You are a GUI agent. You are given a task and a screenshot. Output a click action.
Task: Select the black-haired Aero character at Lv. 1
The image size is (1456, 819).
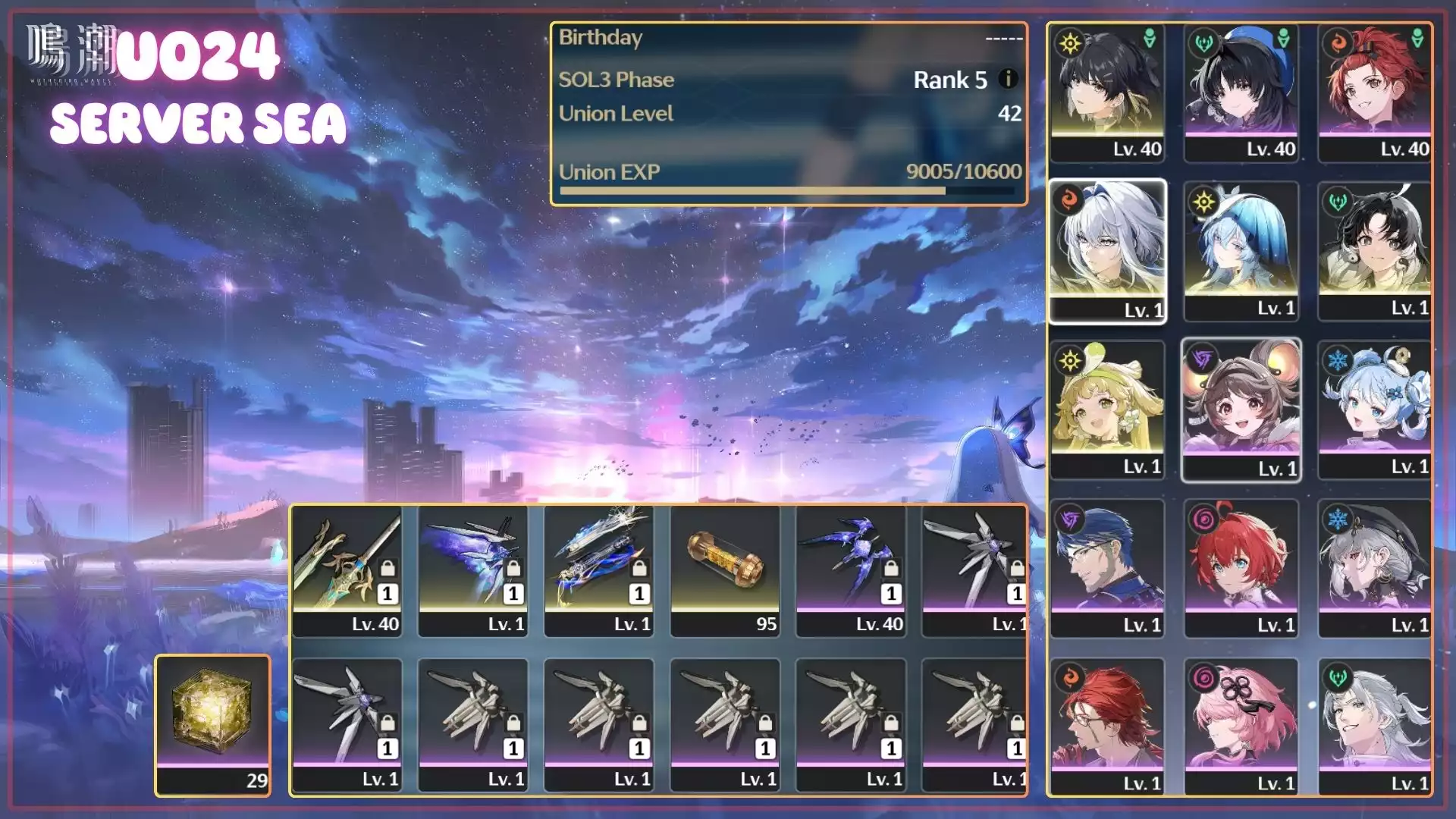click(1374, 250)
